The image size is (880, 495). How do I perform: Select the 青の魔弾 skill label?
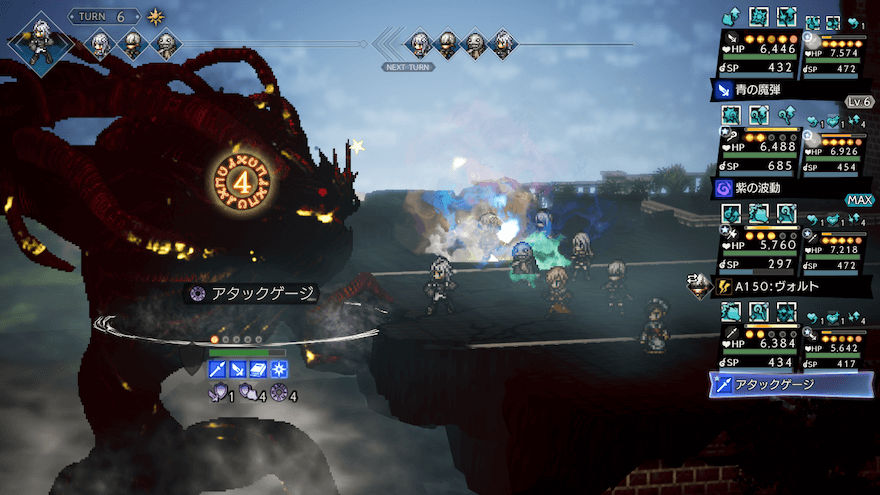pos(759,90)
